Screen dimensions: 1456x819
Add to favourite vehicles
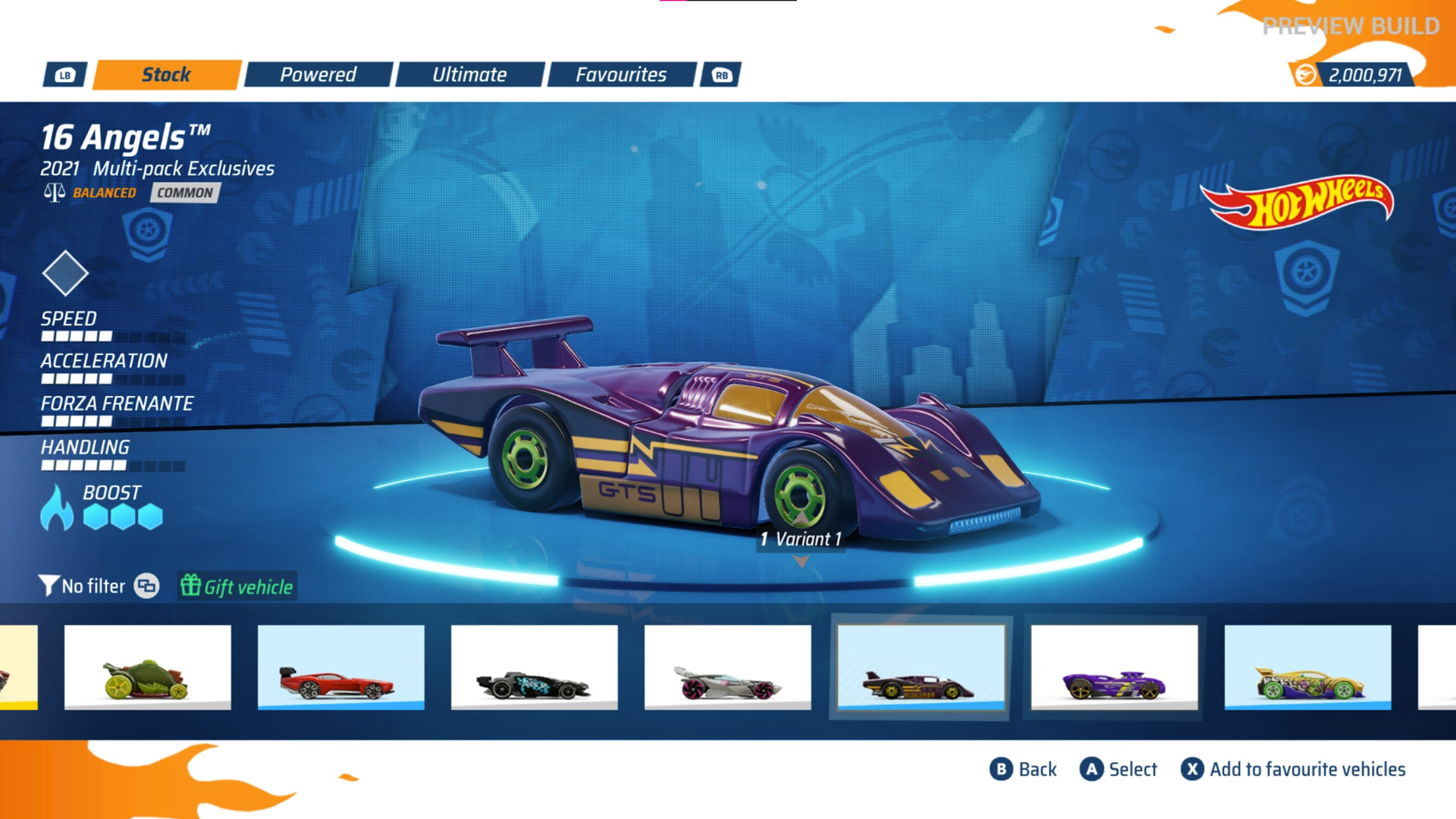tap(1293, 769)
